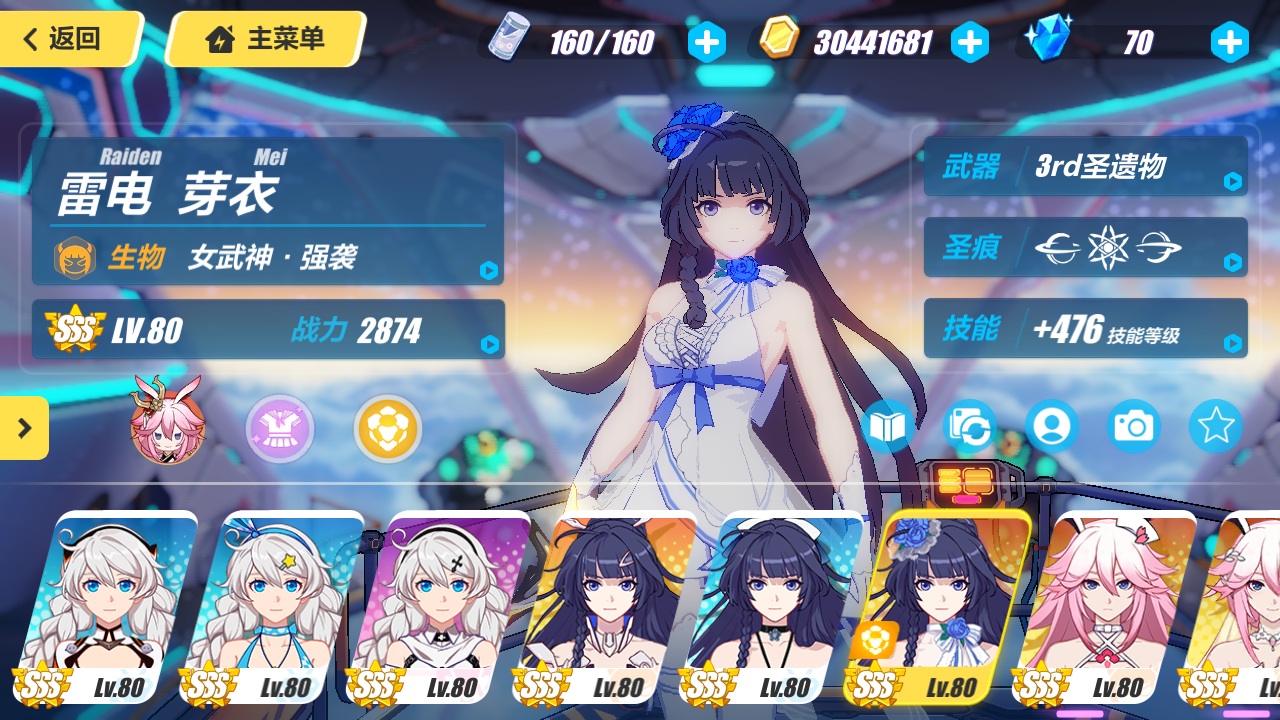The image size is (1280, 720).
Task: Open the purple outfit wardrobe icon
Action: [x=280, y=429]
